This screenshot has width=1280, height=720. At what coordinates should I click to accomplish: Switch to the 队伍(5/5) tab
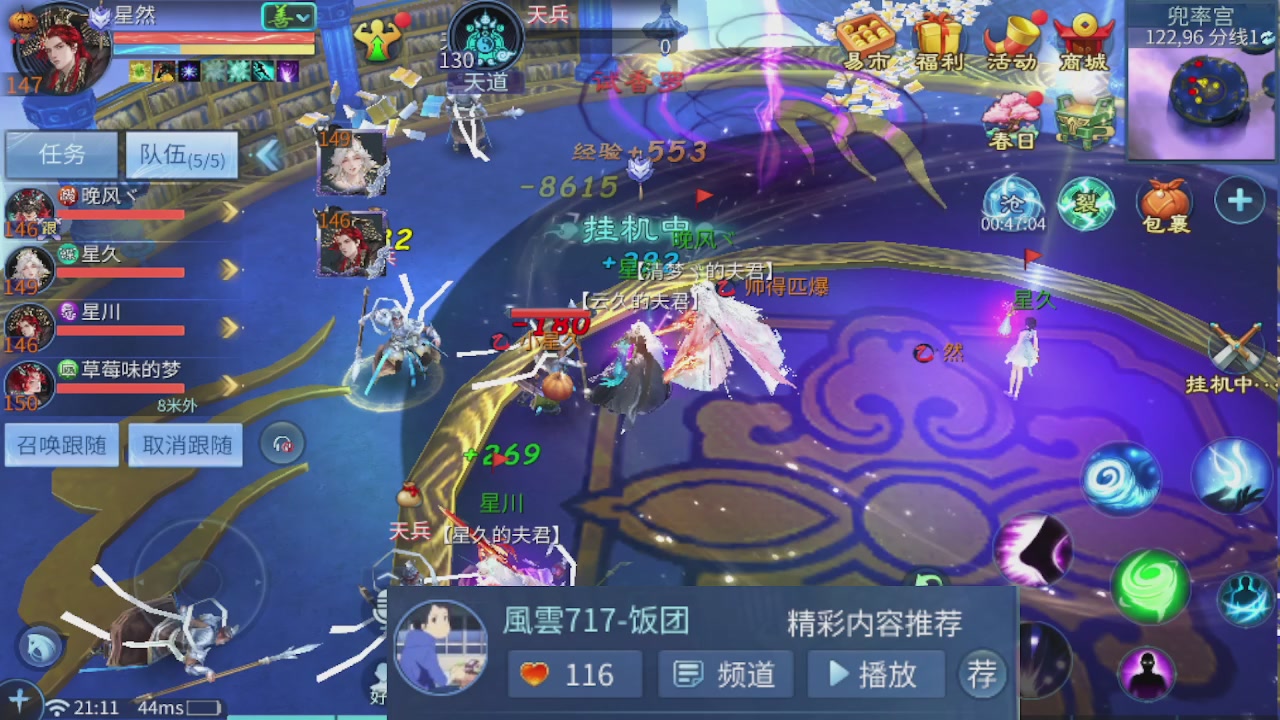tap(180, 154)
